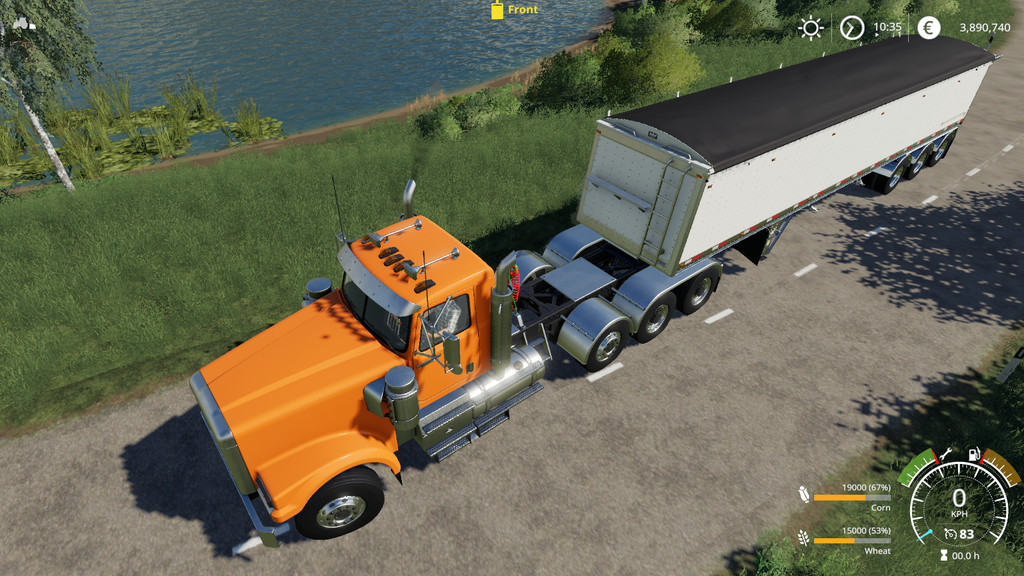The image size is (1024, 576).
Task: Click the hourglass operating-hours icon
Action: click(943, 557)
